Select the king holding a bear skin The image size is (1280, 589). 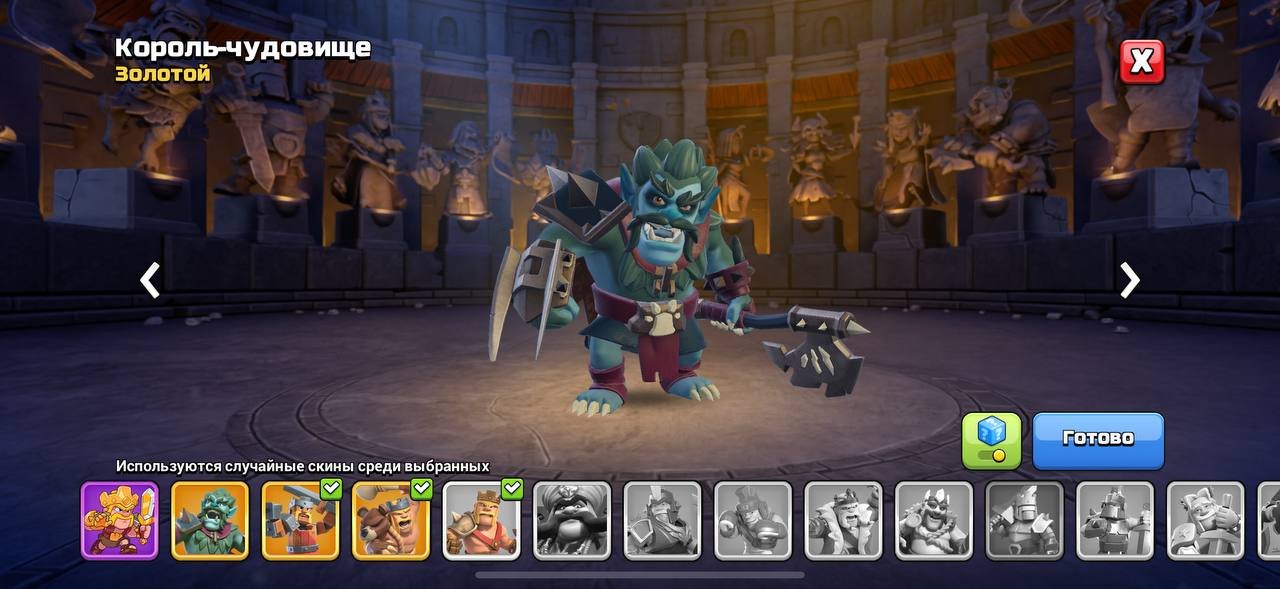coord(391,520)
